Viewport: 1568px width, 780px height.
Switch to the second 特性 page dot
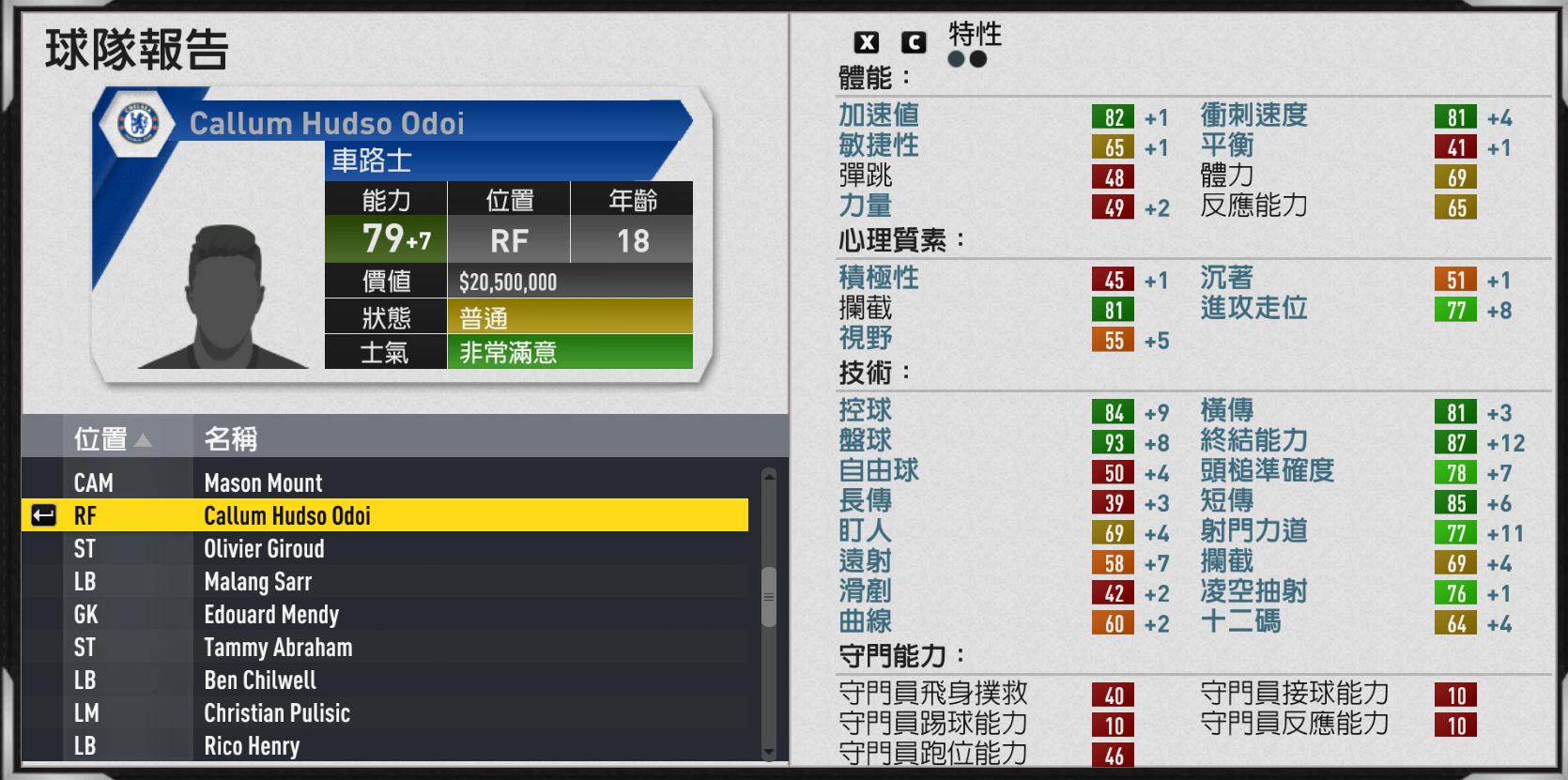977,57
